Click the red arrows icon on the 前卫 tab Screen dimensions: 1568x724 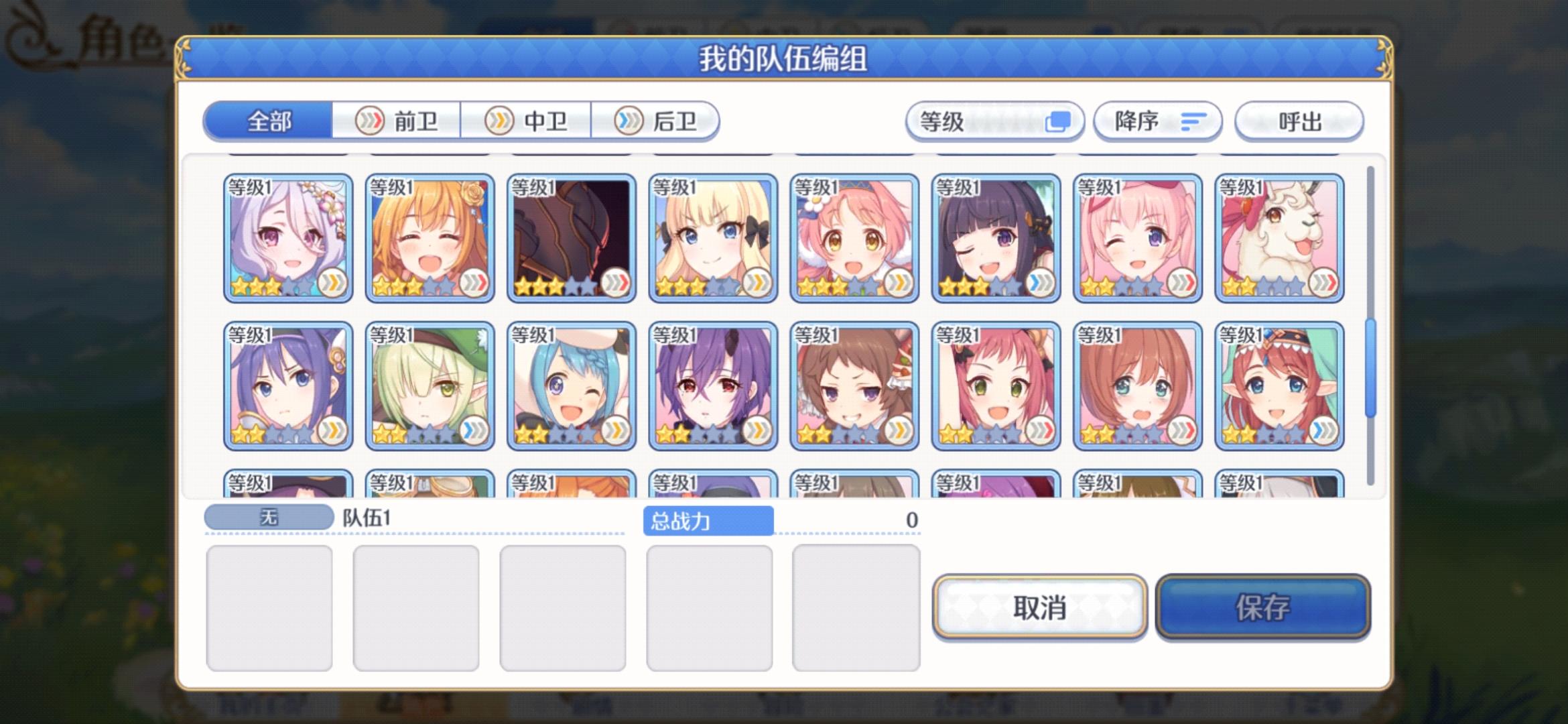(x=370, y=121)
